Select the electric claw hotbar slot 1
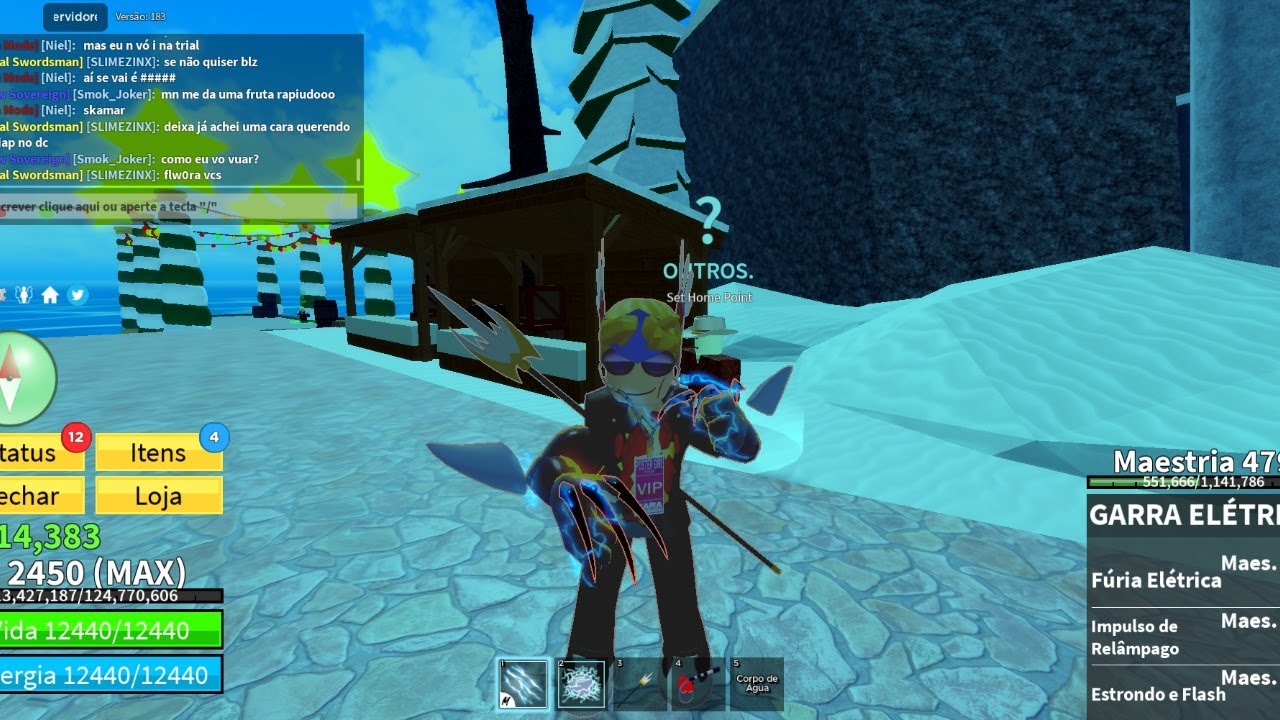Viewport: 1280px width, 720px height. [x=523, y=684]
